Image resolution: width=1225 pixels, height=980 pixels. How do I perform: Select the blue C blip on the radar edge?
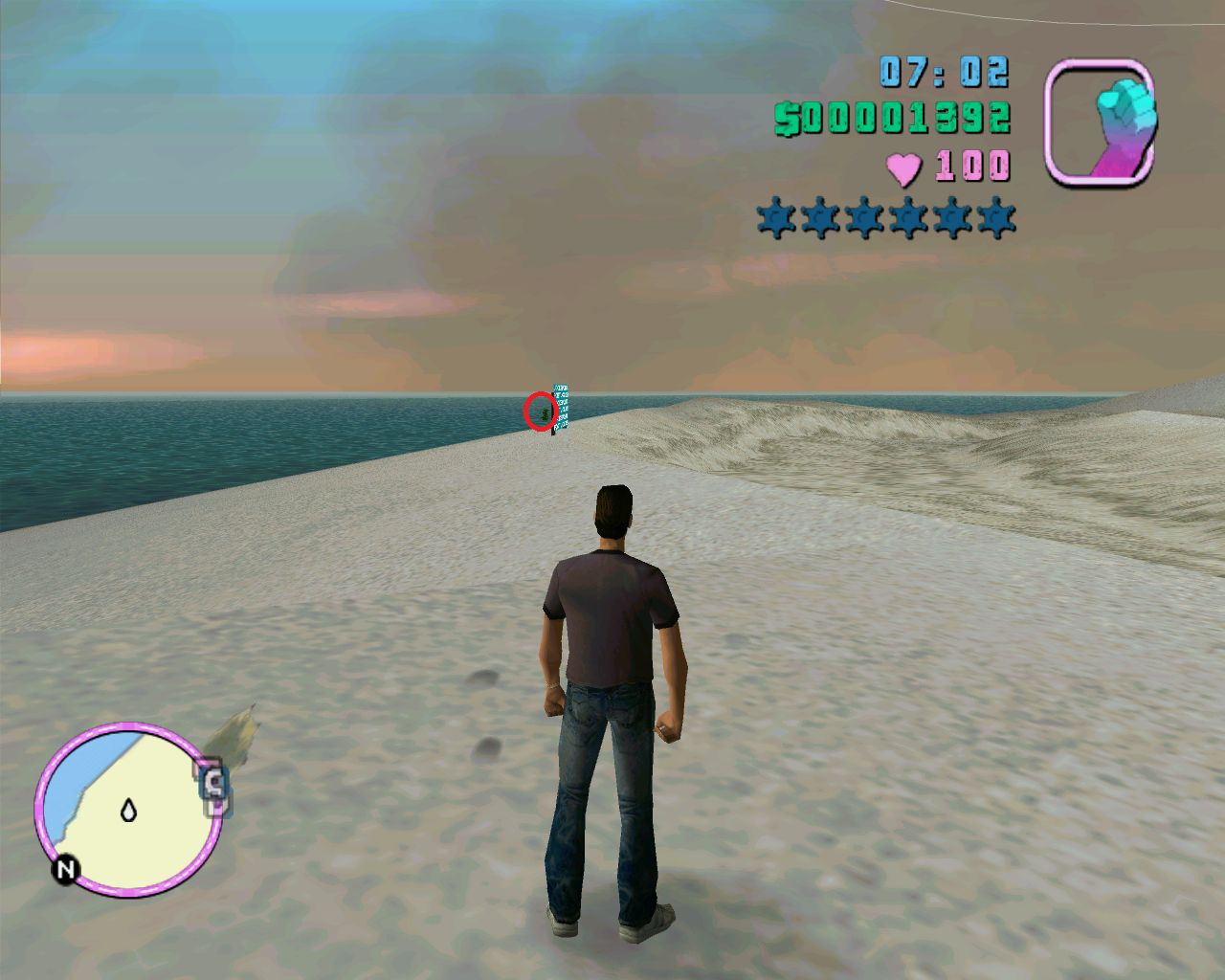(x=214, y=786)
